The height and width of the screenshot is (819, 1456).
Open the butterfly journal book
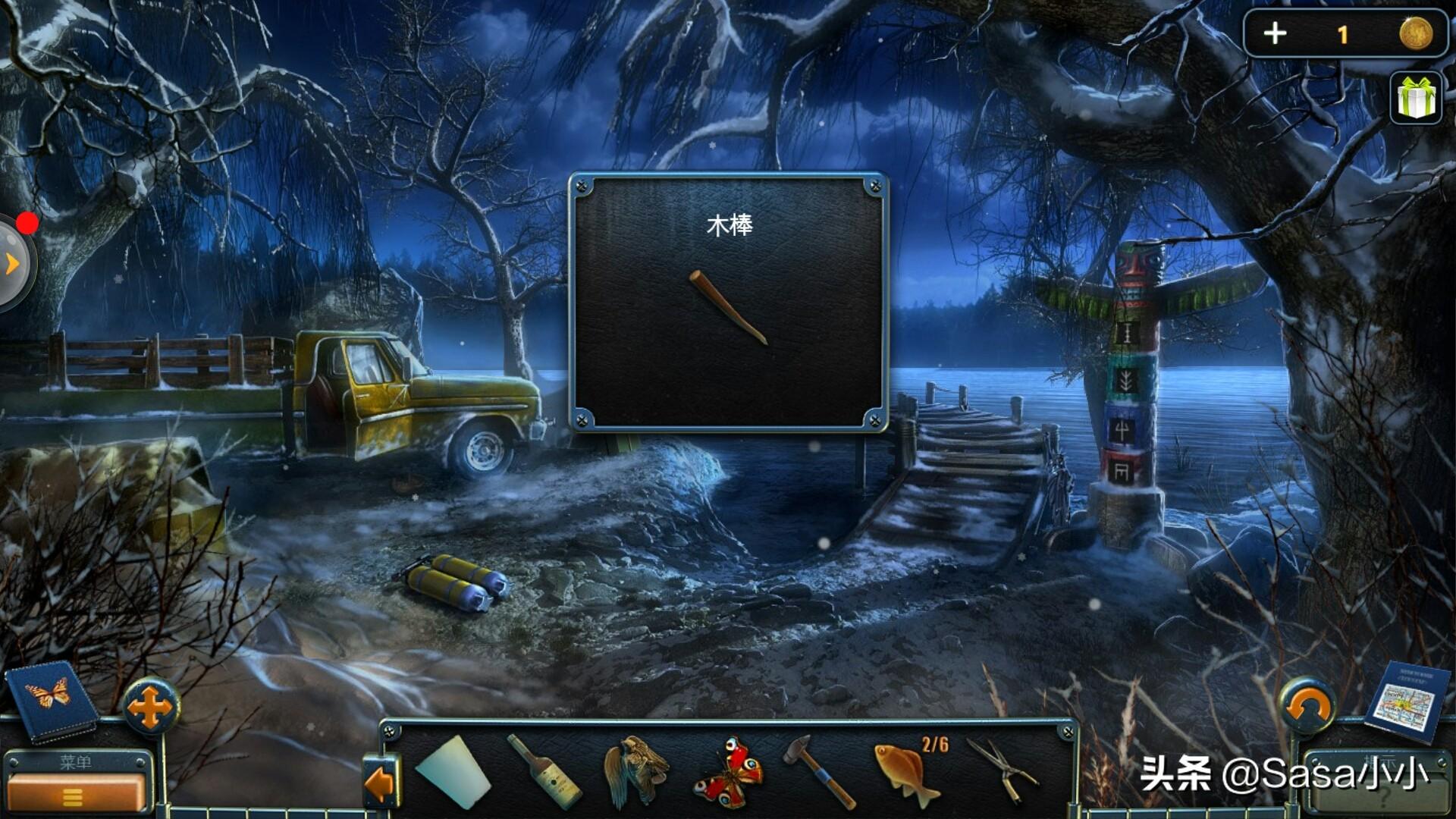tap(51, 699)
